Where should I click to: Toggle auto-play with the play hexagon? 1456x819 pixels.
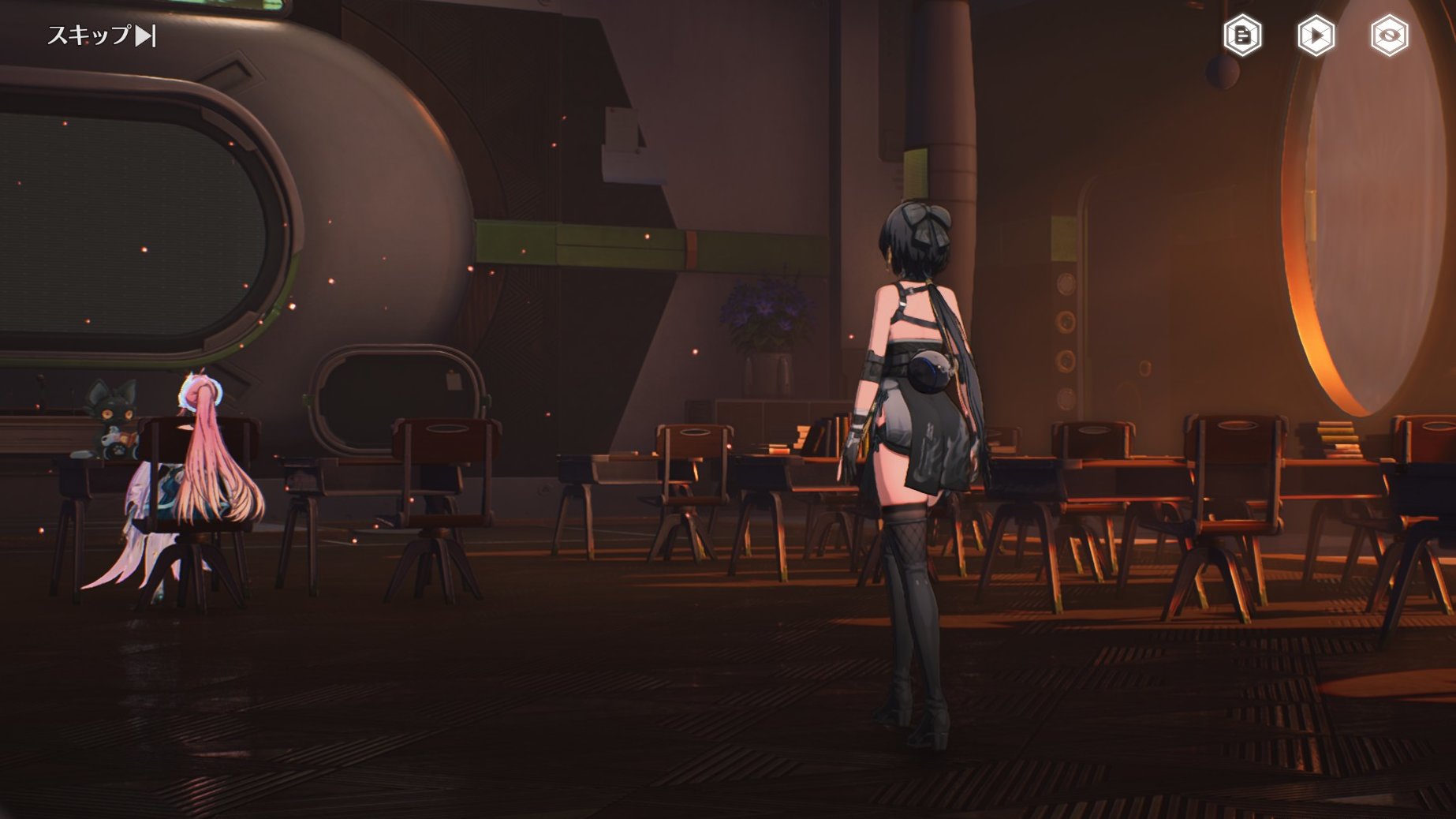point(1316,36)
